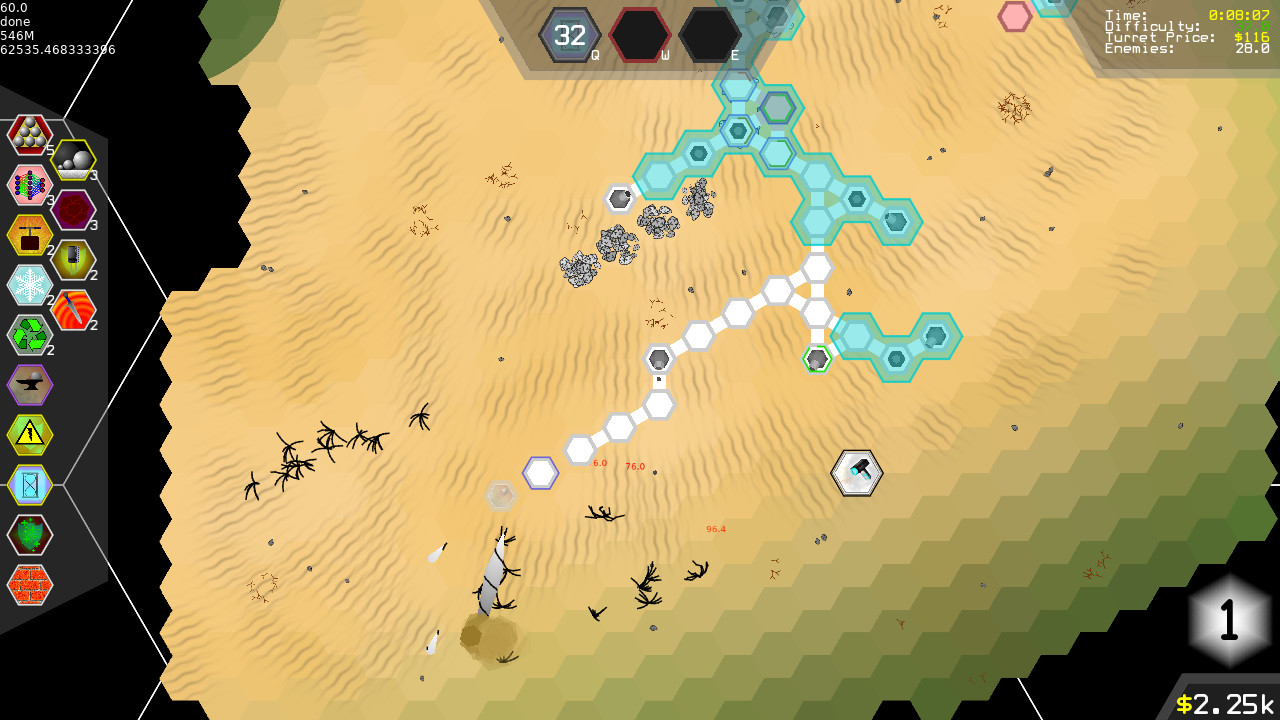Select the battery-shaped turret icon
The width and height of the screenshot is (1280, 720).
click(75, 259)
